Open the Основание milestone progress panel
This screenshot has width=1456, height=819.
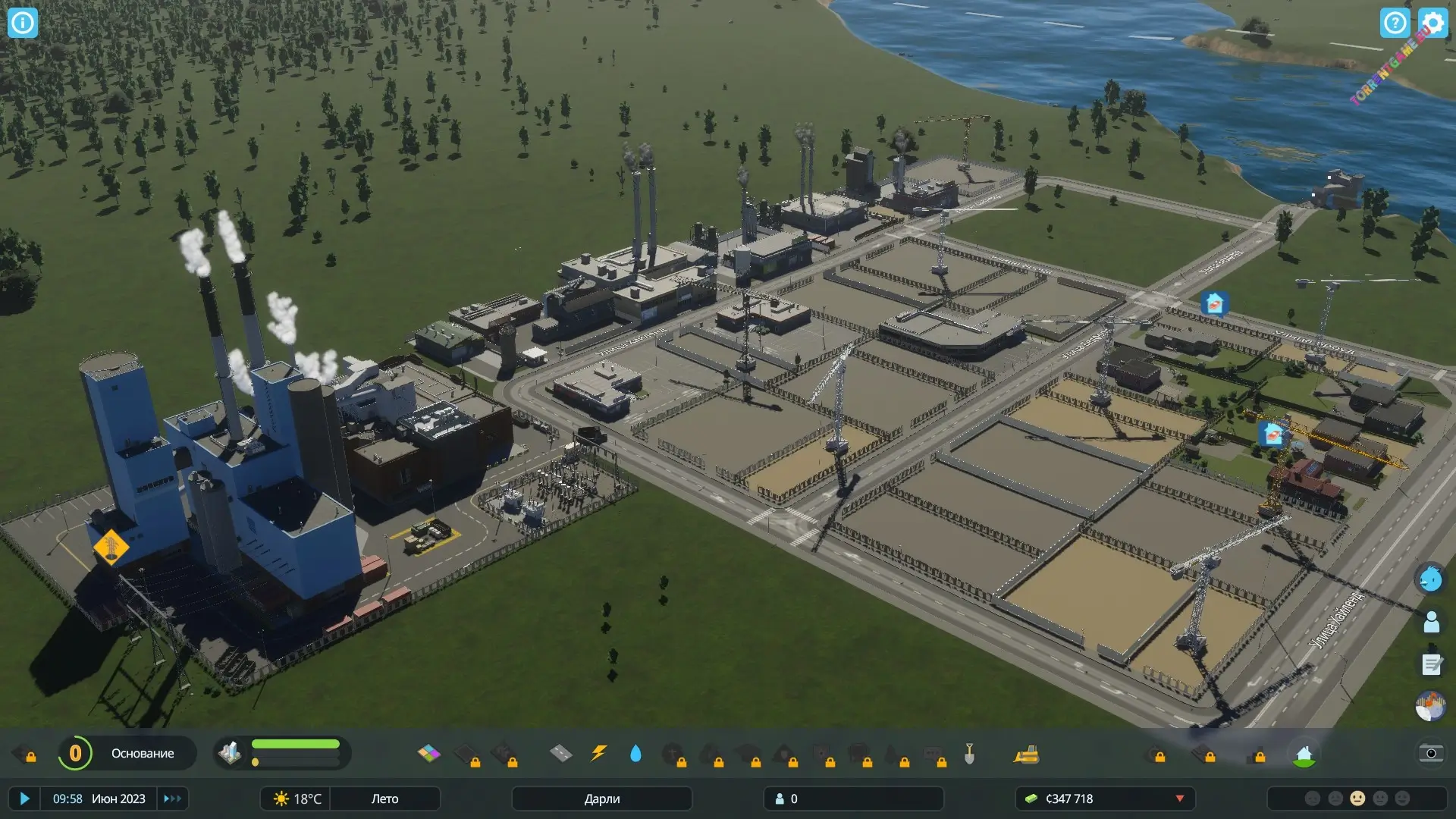(x=127, y=753)
